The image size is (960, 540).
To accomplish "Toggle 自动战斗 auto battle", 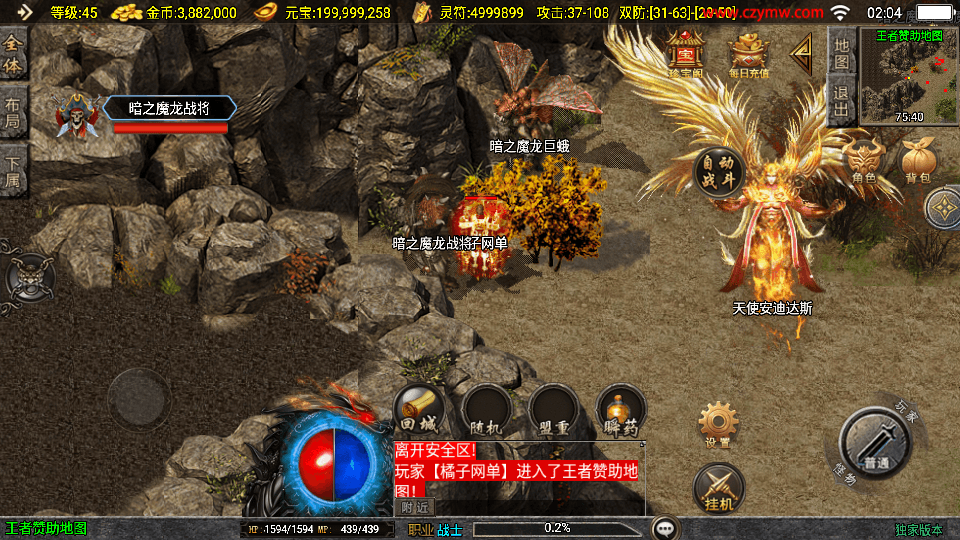I will pyautogui.click(x=717, y=173).
